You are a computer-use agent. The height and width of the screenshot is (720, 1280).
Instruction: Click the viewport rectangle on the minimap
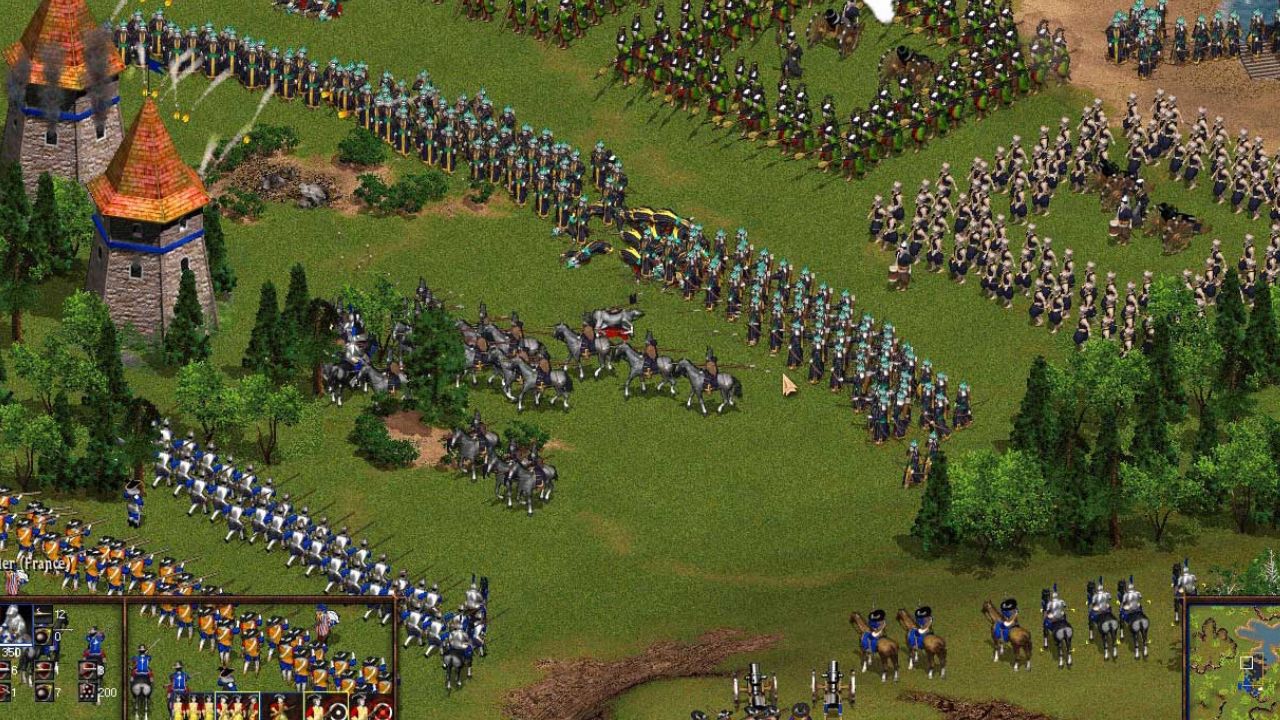[x=1247, y=662]
